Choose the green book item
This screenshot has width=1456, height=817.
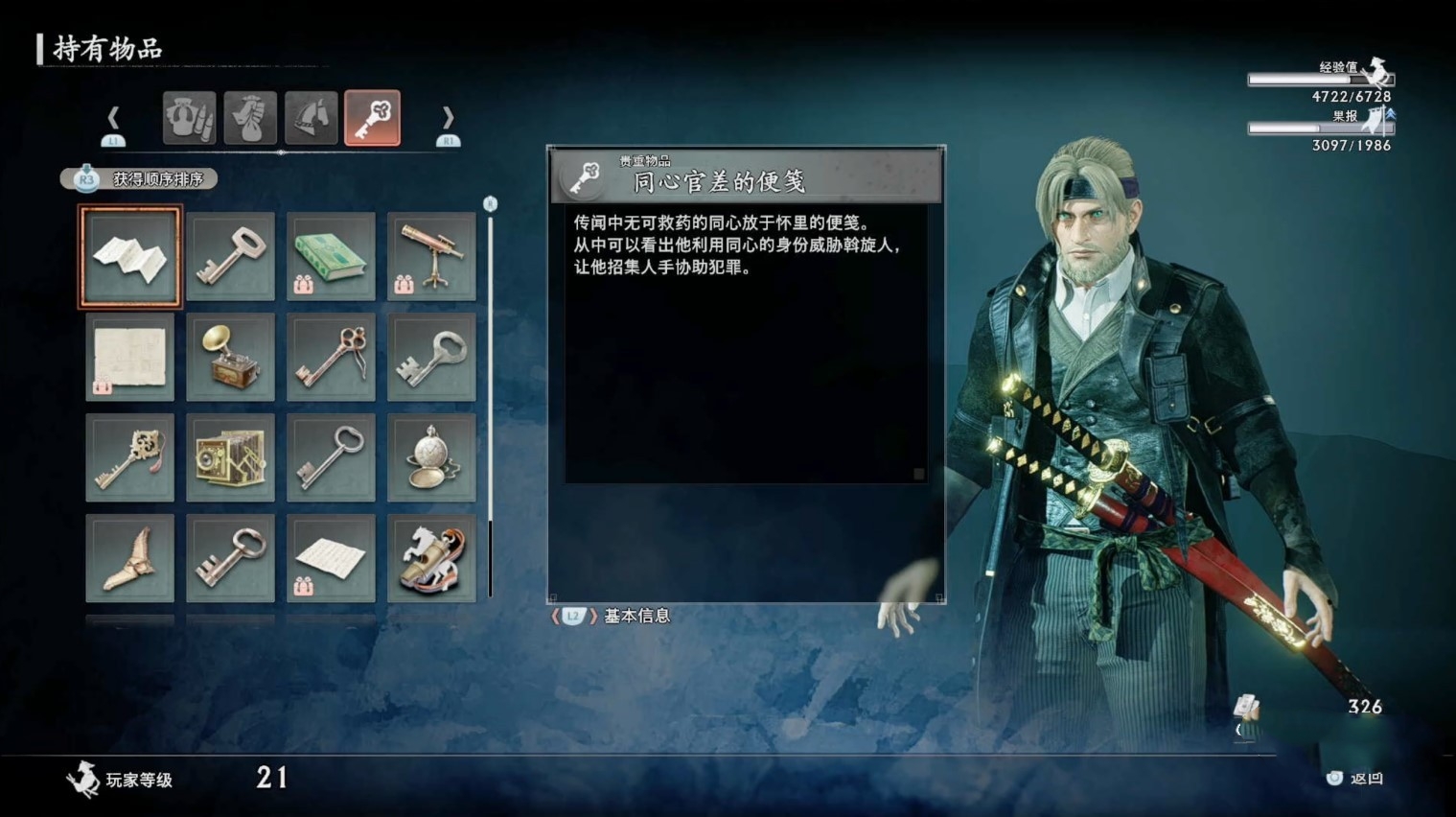[331, 257]
